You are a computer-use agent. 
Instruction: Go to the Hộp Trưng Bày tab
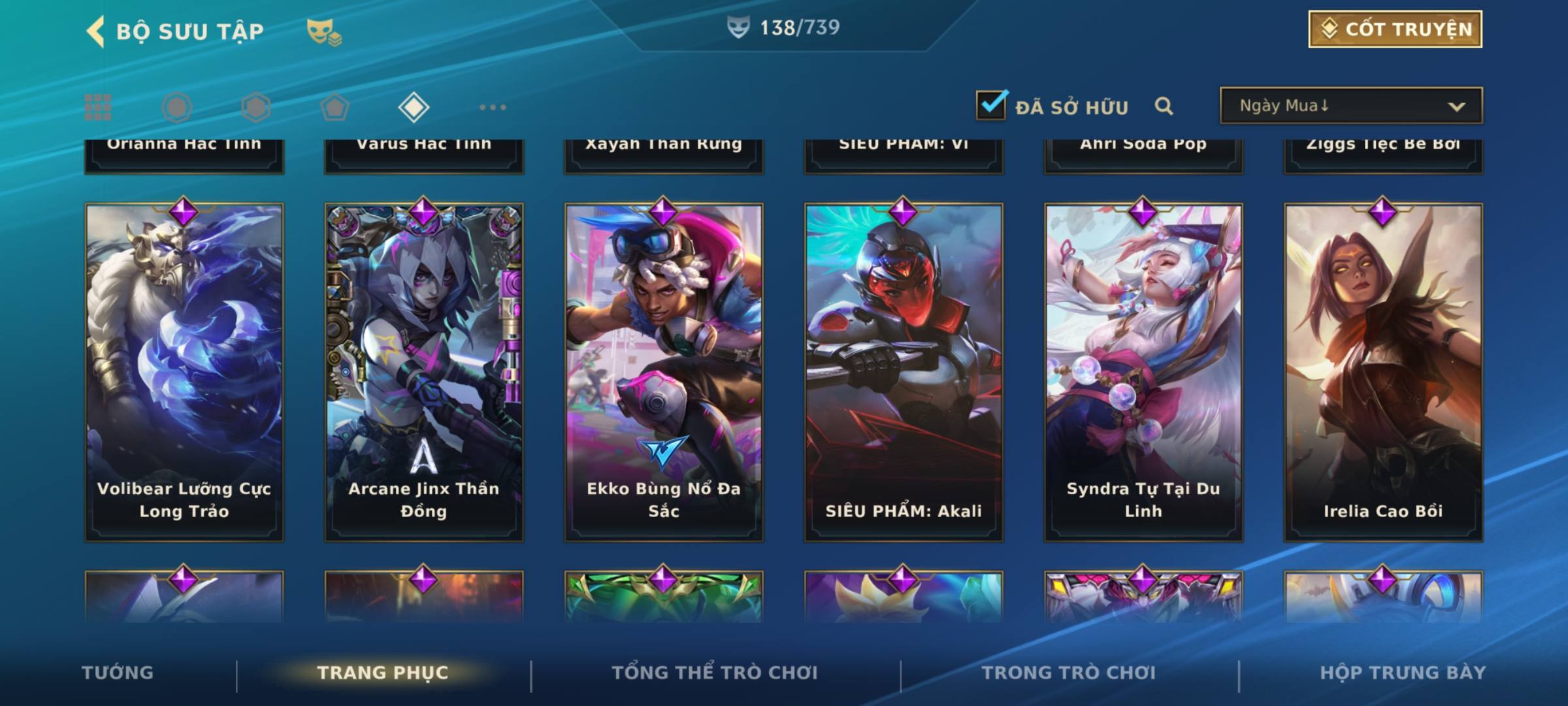coord(1403,673)
